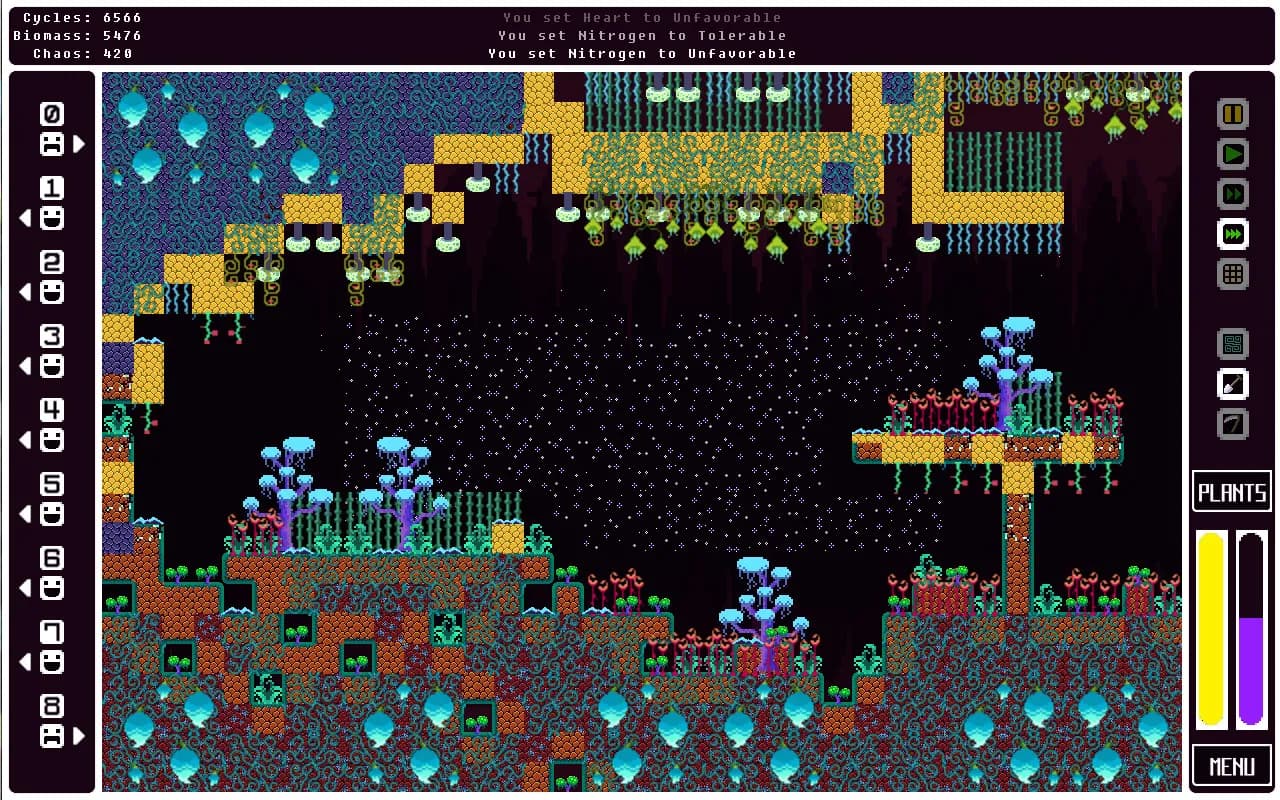Select triple fast-forward speed
This screenshot has width=1280, height=800.
(x=1233, y=234)
